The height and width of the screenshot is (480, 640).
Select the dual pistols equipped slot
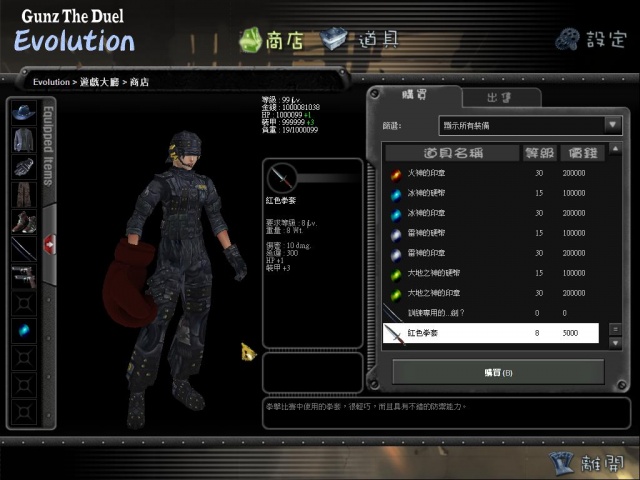(24, 275)
